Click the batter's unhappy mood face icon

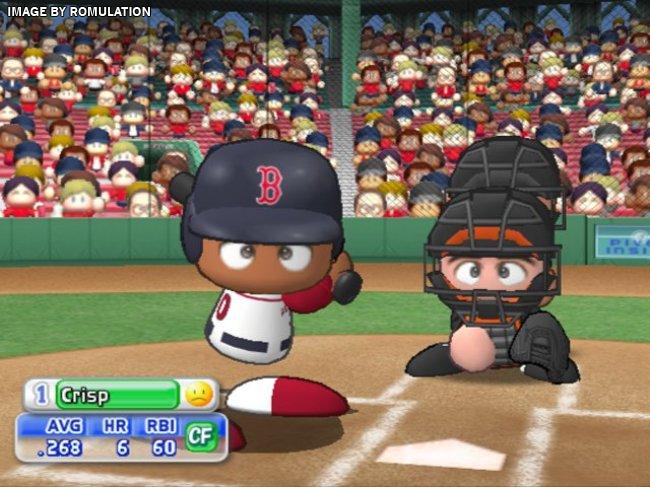point(199,394)
